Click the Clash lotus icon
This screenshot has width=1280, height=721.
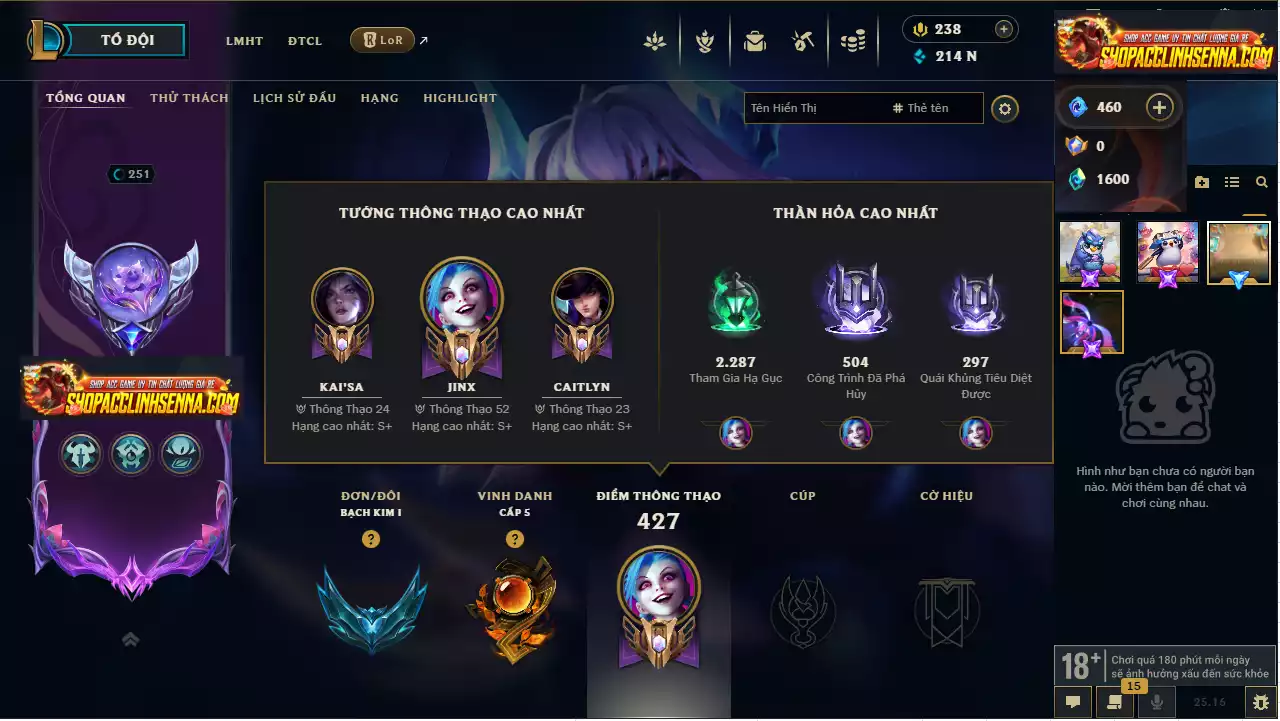pos(655,40)
